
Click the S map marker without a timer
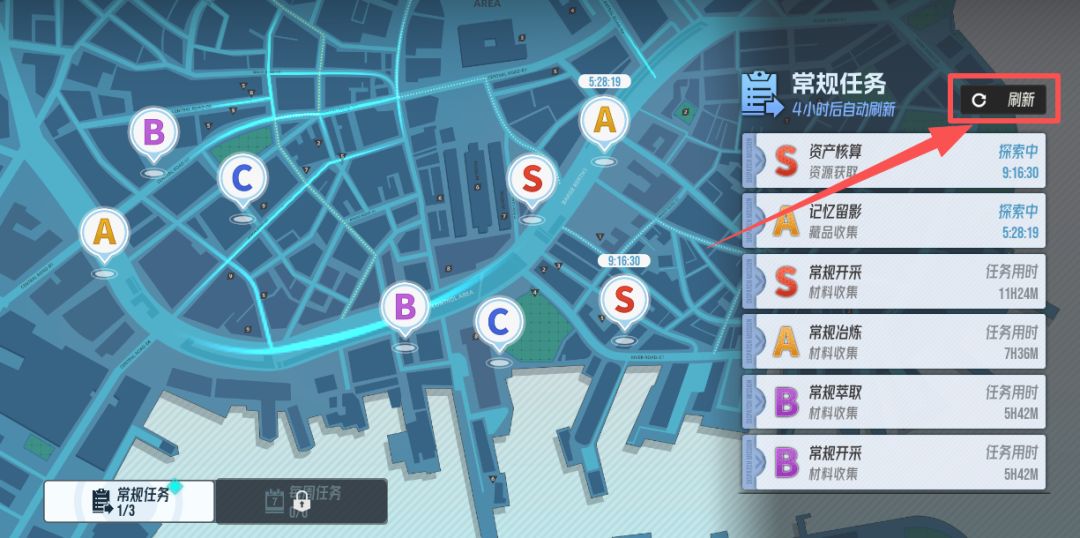(x=532, y=180)
